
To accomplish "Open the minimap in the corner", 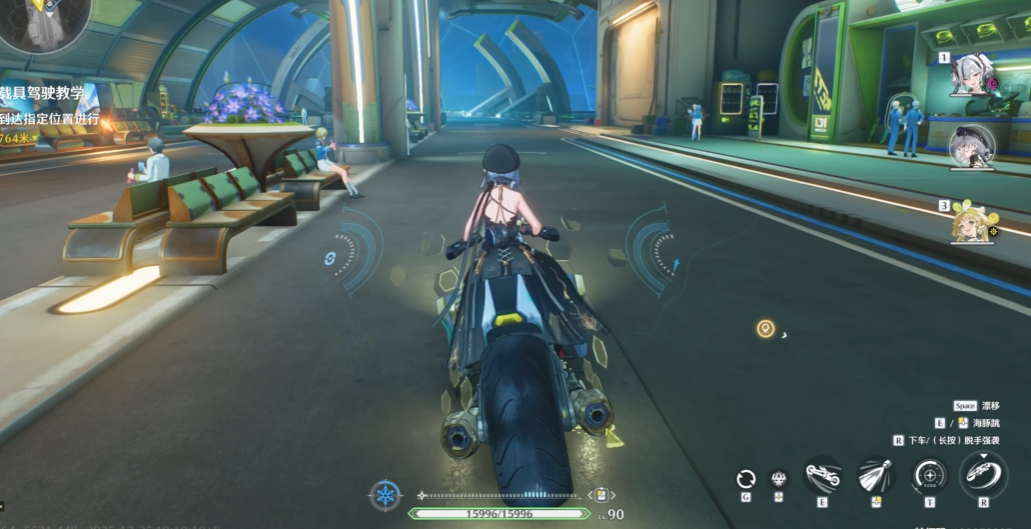I will click(45, 22).
